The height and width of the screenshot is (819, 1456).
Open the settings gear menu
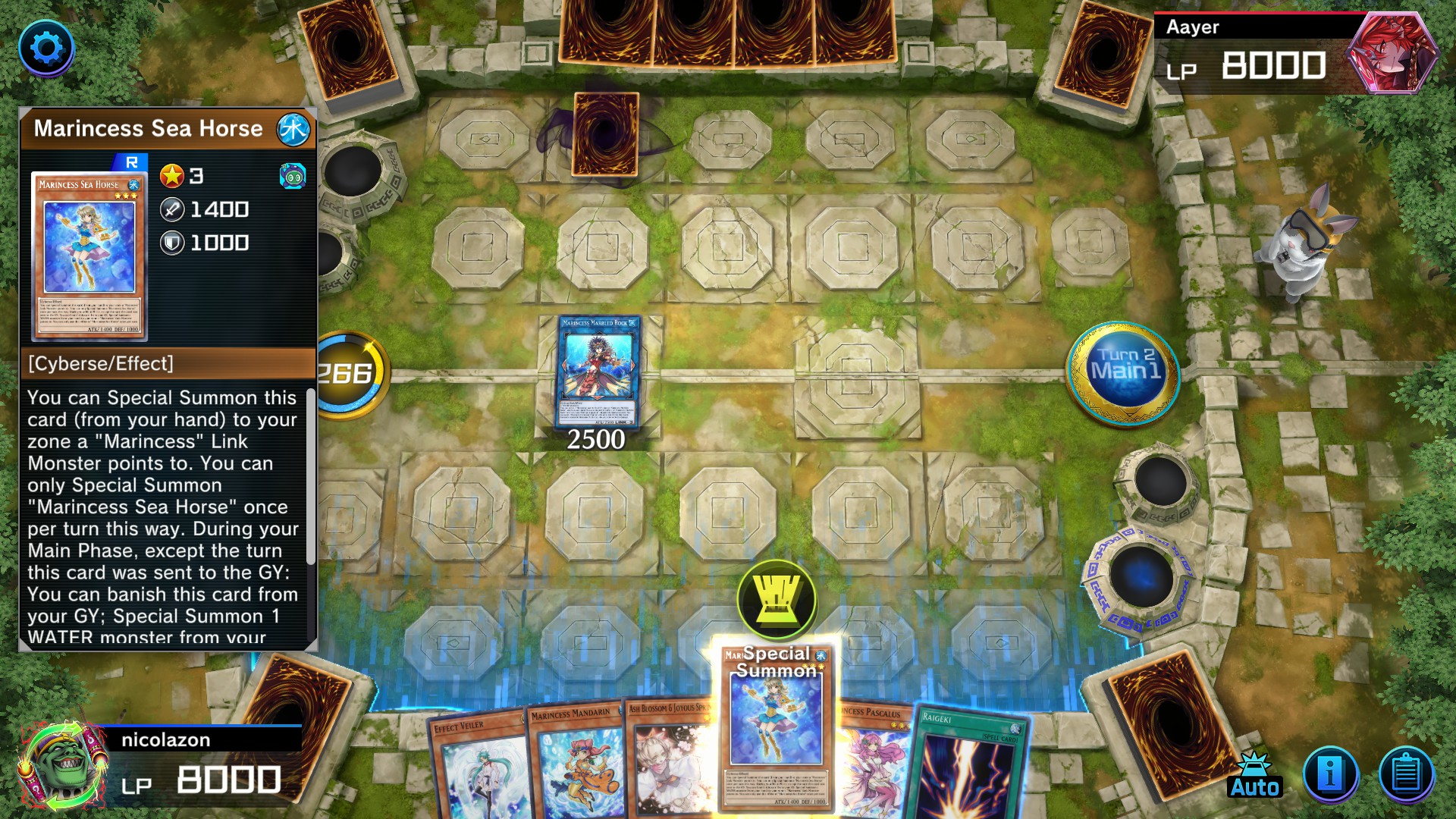(x=48, y=48)
